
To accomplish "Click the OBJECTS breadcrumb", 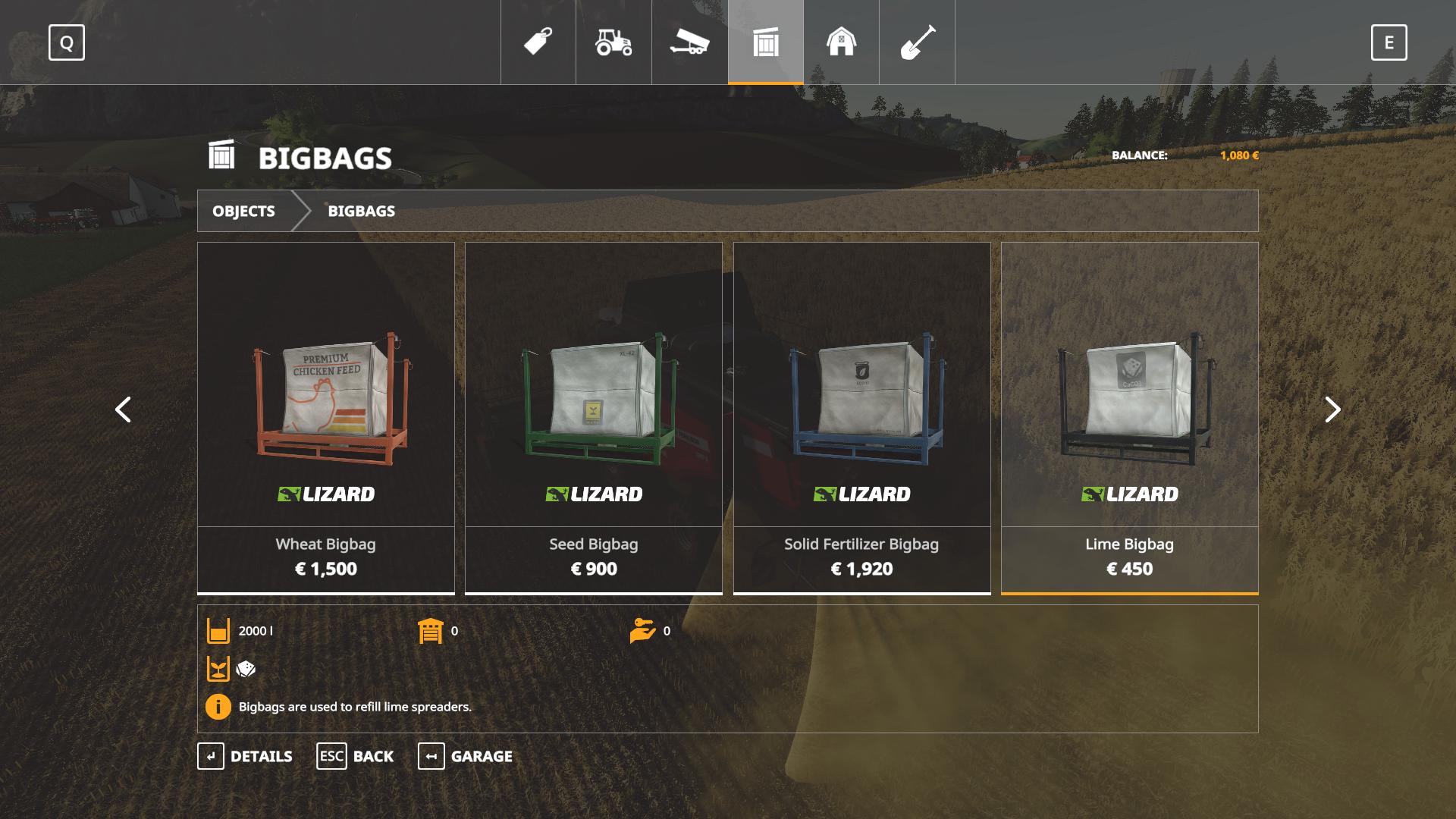I will (x=243, y=211).
